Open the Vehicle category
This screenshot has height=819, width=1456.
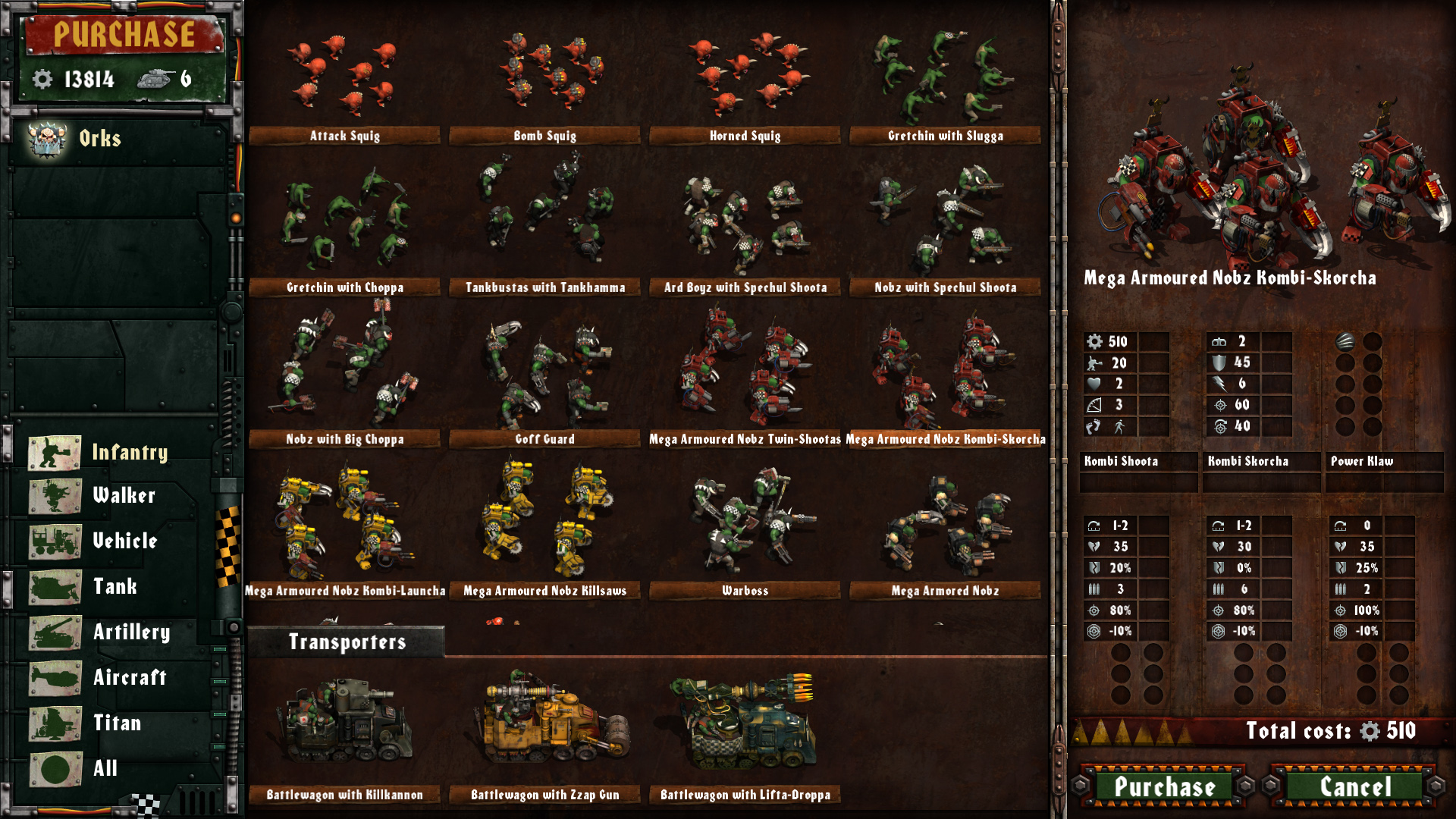click(x=53, y=544)
